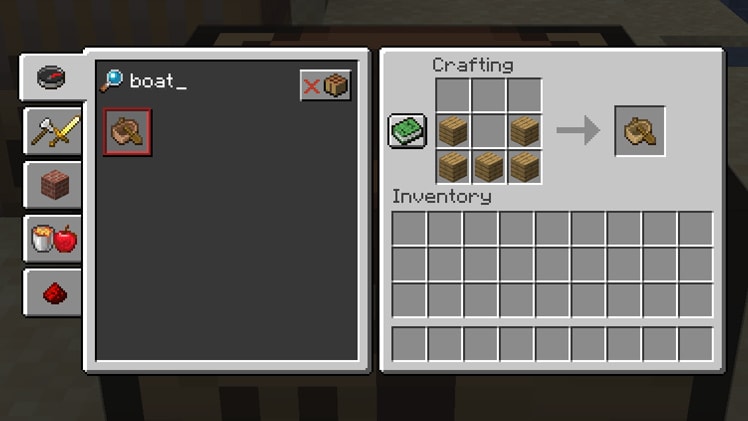Open the brick building blocks tab
This screenshot has width=748, height=421.
pos(53,185)
